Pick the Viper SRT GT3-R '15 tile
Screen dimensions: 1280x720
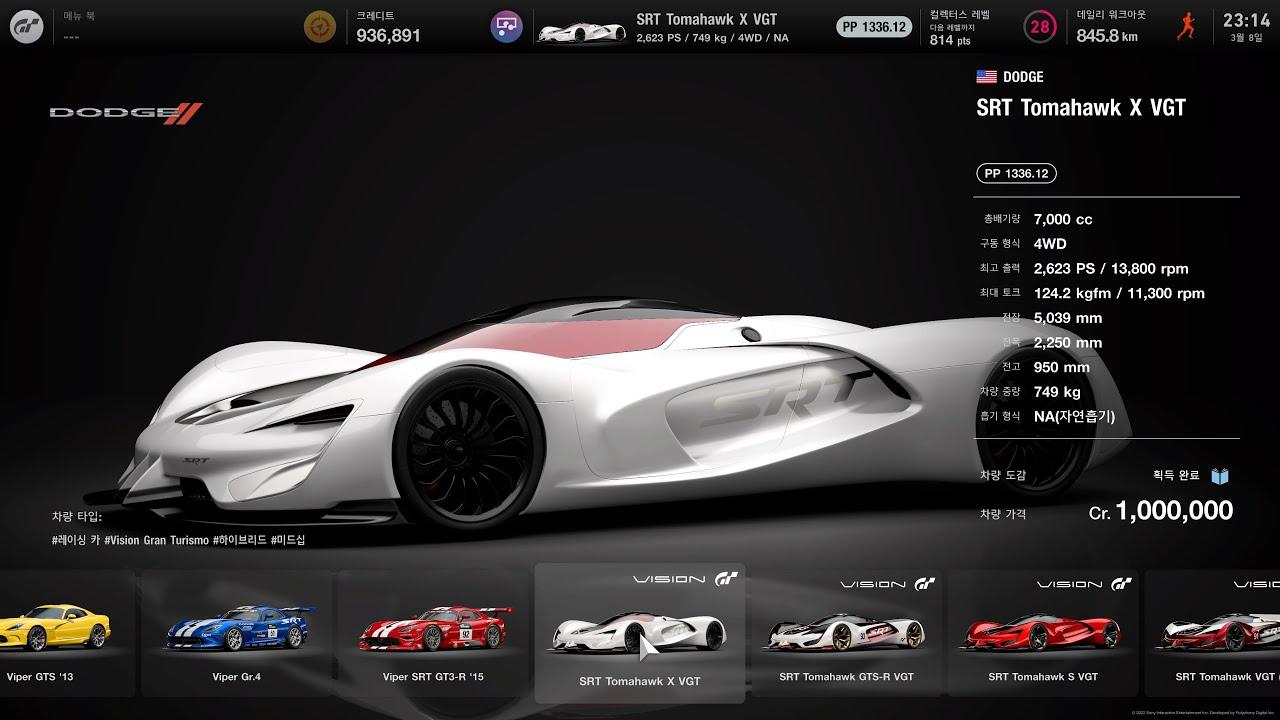tap(433, 634)
